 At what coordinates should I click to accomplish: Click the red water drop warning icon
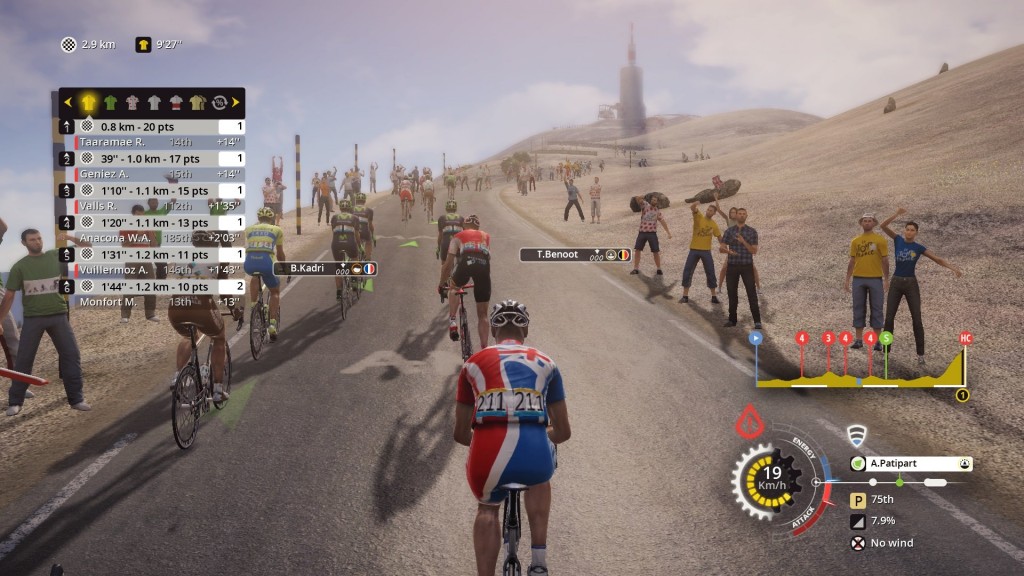point(749,423)
